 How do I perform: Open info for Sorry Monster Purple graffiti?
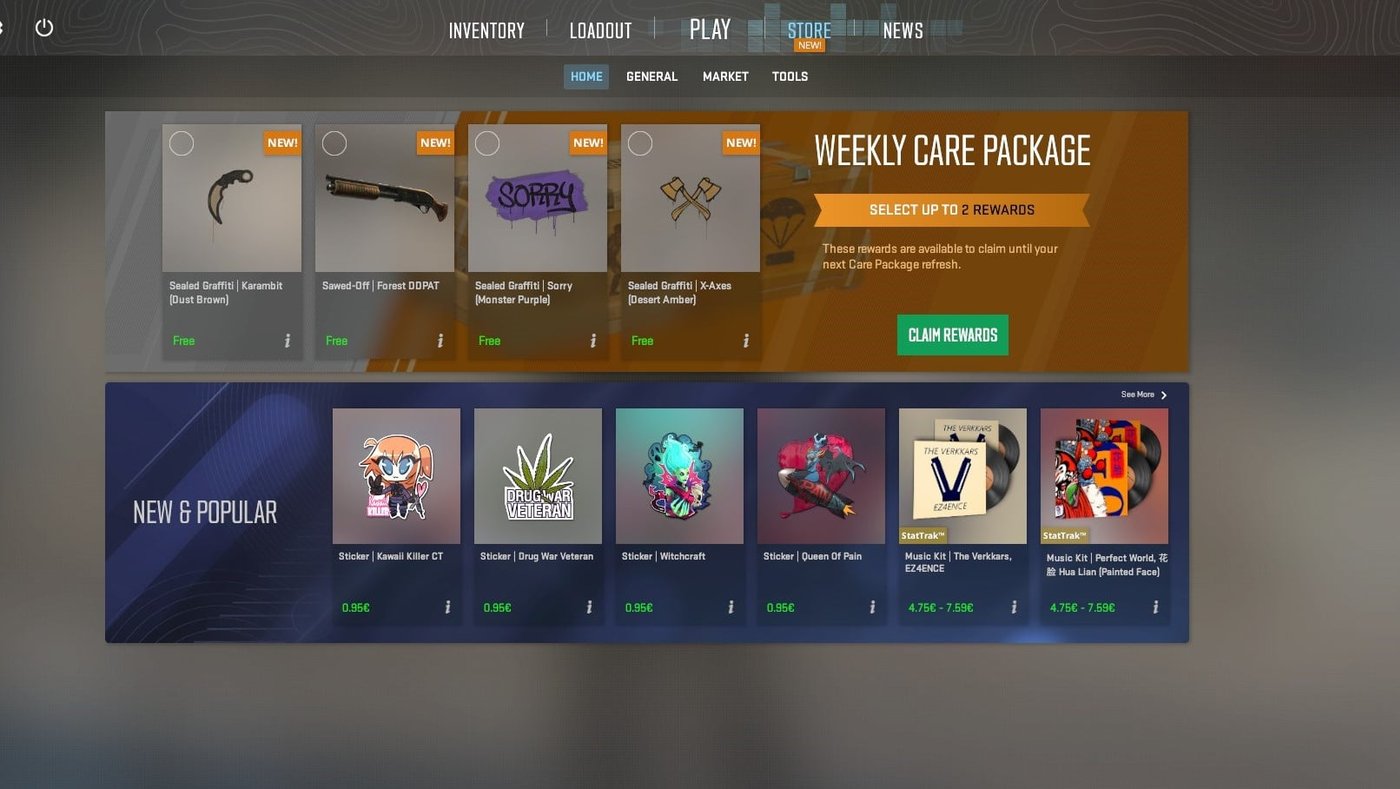click(x=593, y=340)
